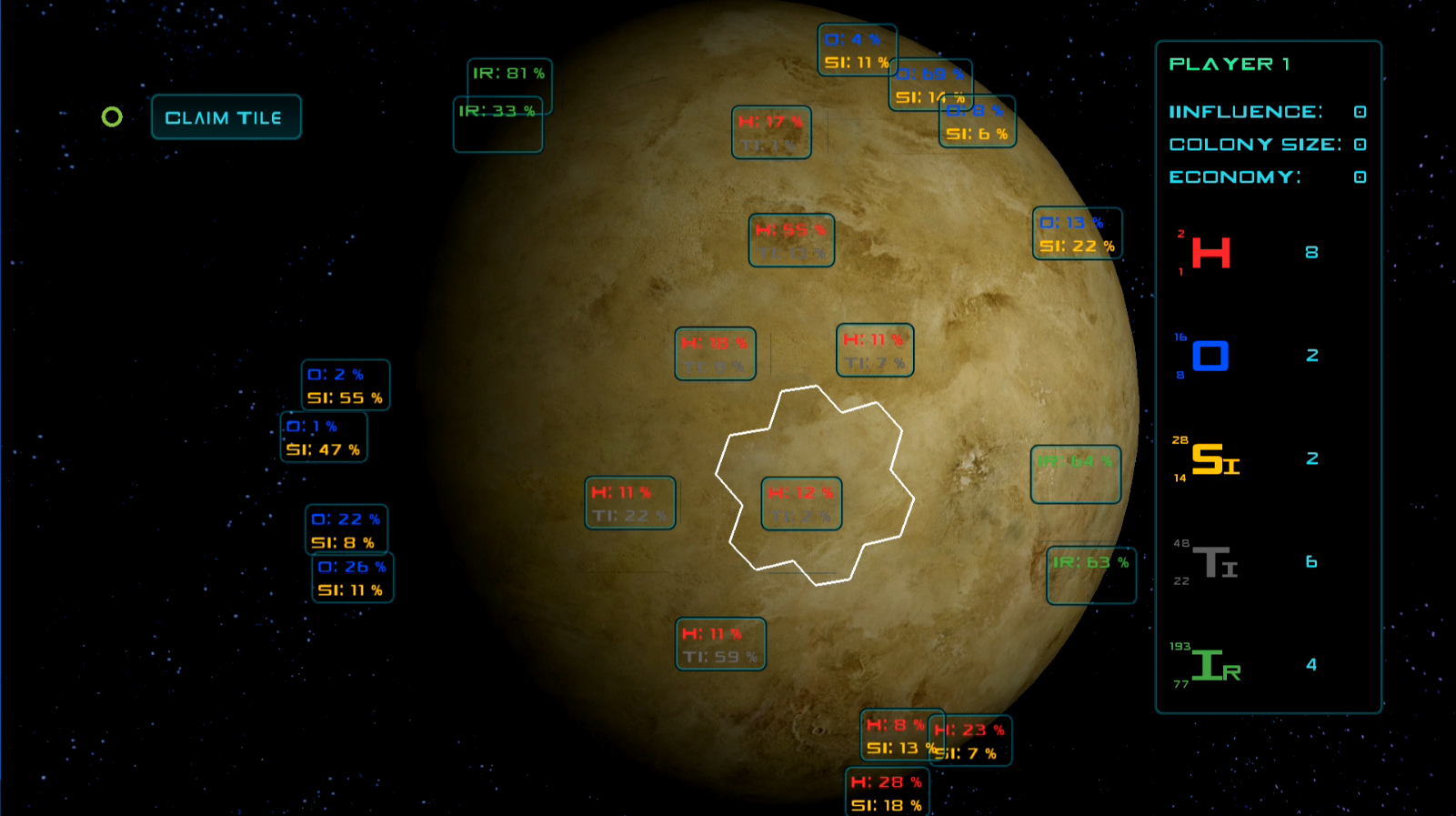The image size is (1456, 816).
Task: Click the Claim Tile button
Action: coord(226,117)
